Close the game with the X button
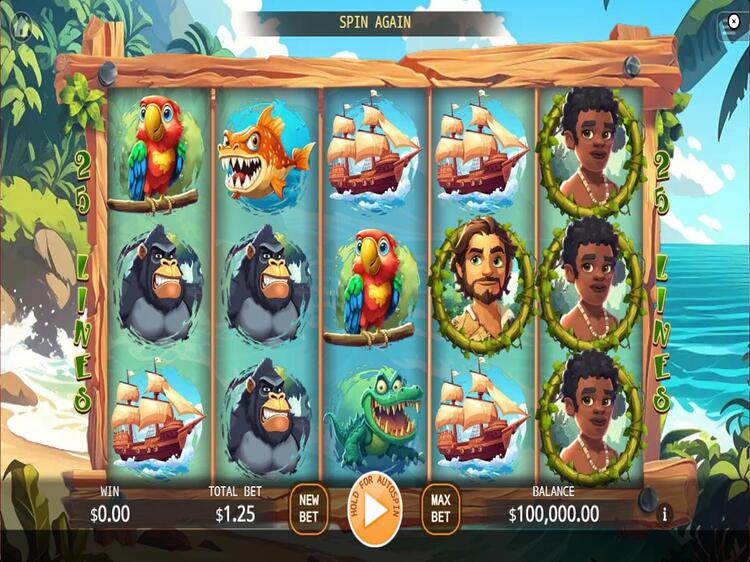This screenshot has height=562, width=750. (x=734, y=21)
